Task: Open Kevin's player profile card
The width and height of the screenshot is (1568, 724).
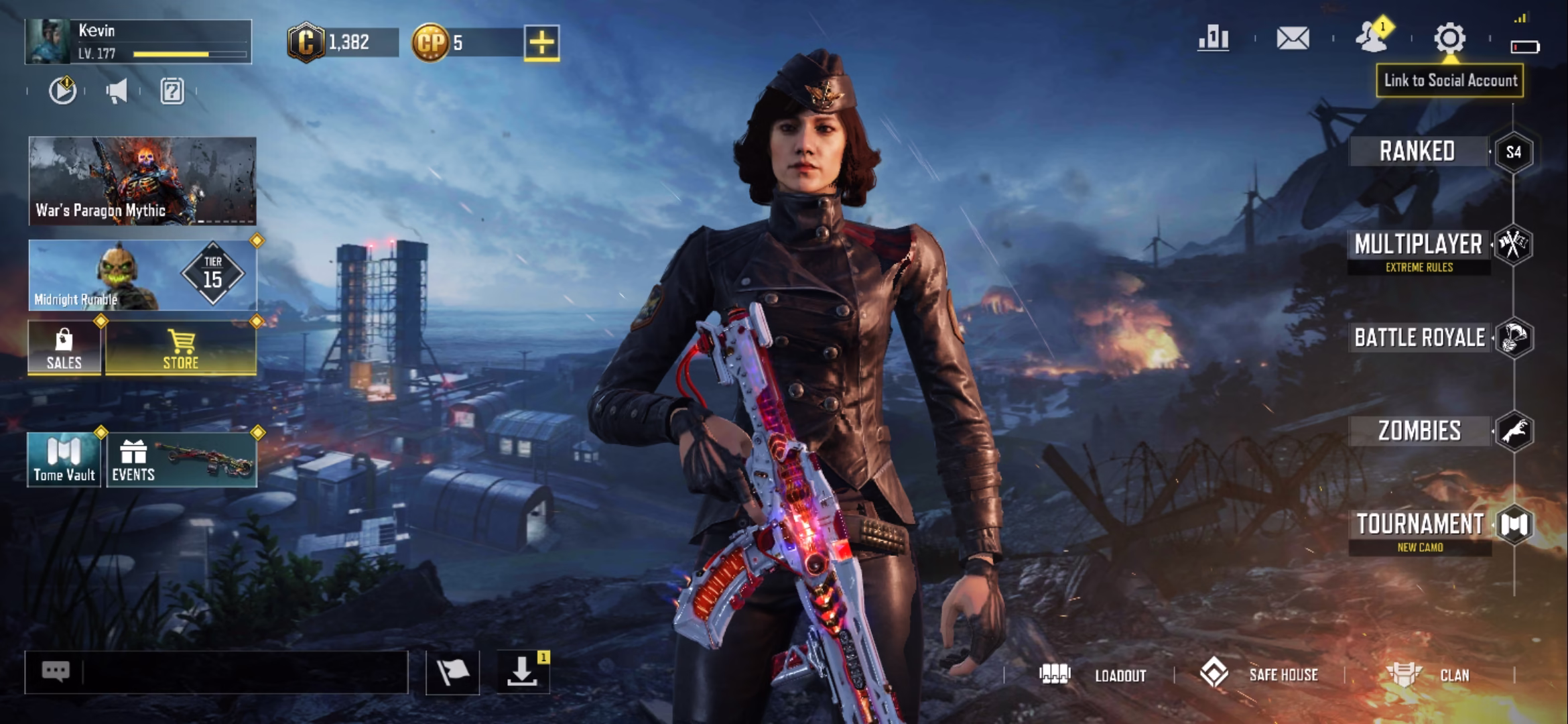Action: (138, 42)
